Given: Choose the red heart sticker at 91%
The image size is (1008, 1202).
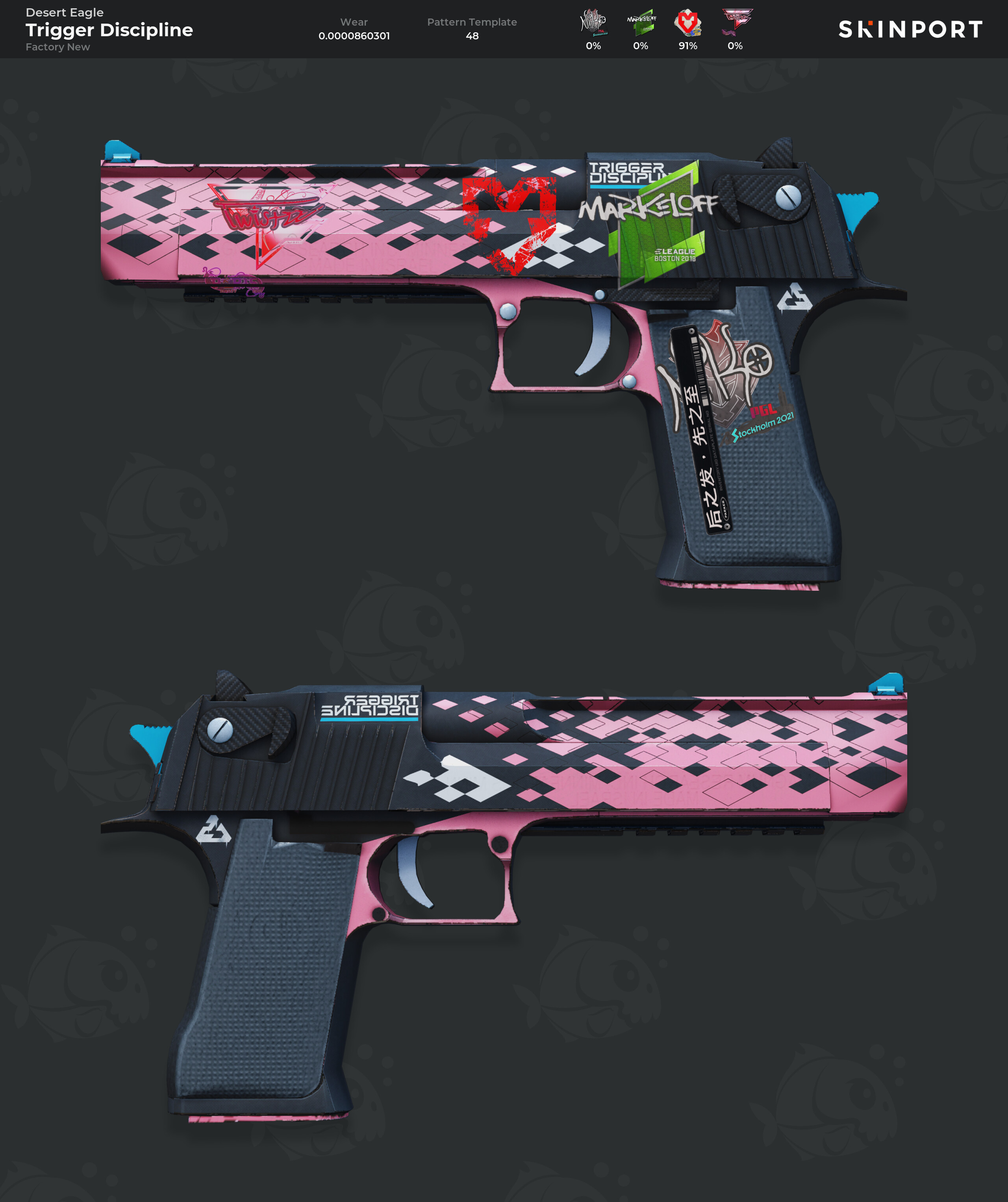Looking at the screenshot, I should click(687, 23).
